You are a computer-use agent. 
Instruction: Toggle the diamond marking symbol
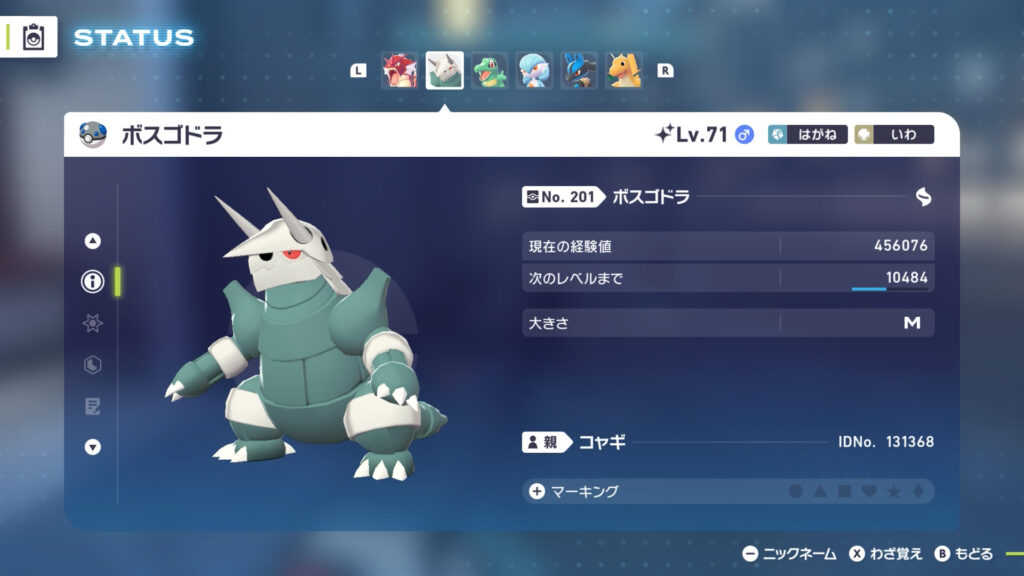point(917,491)
